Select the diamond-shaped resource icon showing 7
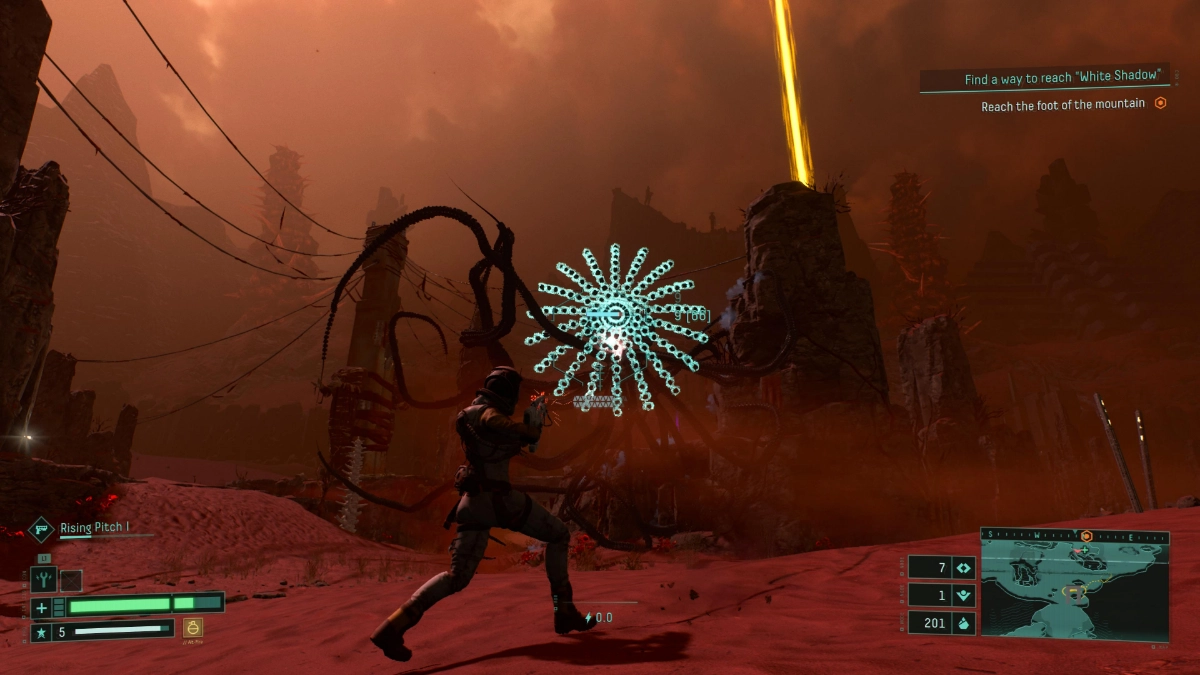The height and width of the screenshot is (675, 1200). [964, 568]
